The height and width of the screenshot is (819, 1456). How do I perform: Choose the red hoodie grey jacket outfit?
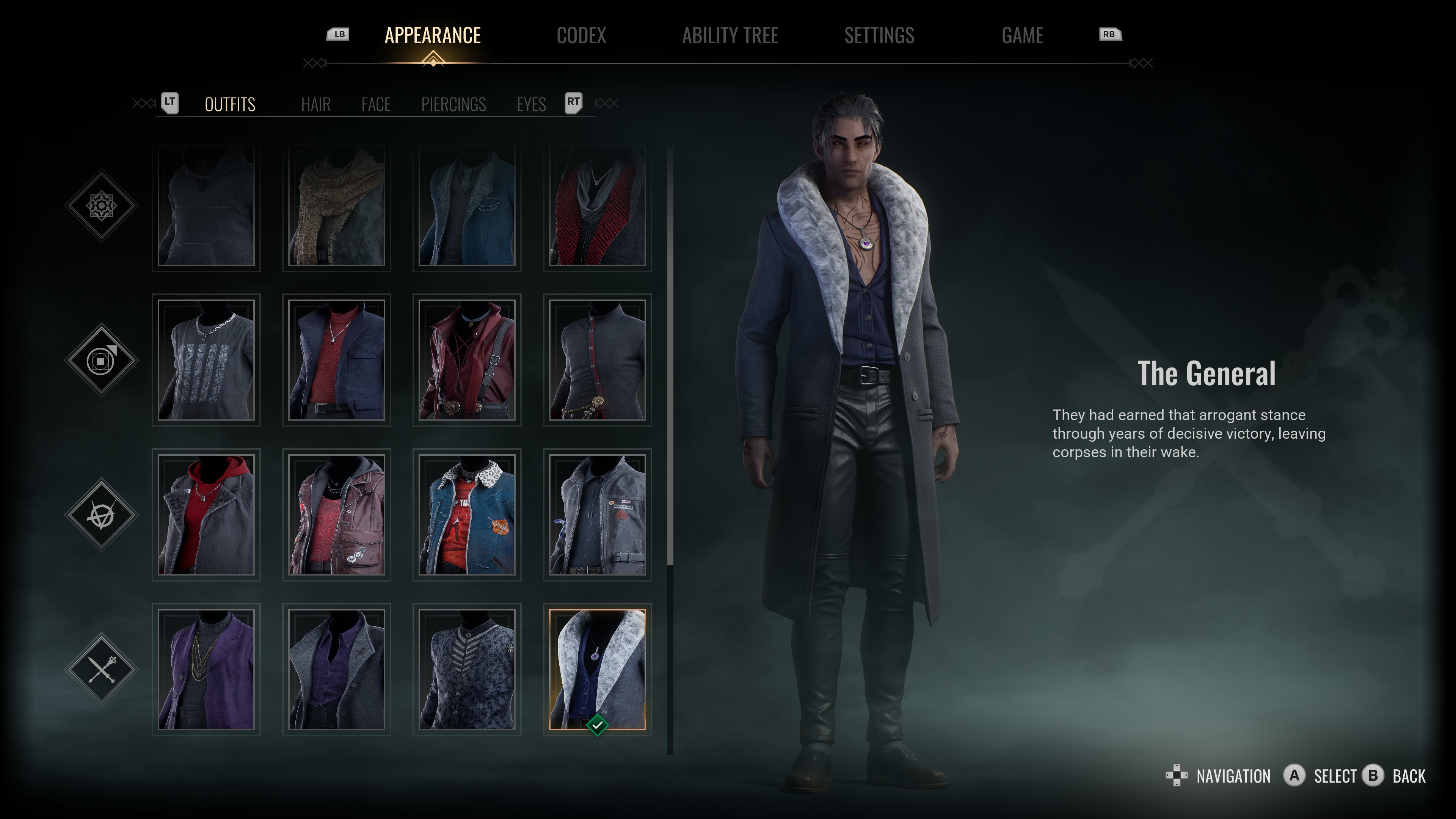[x=206, y=515]
